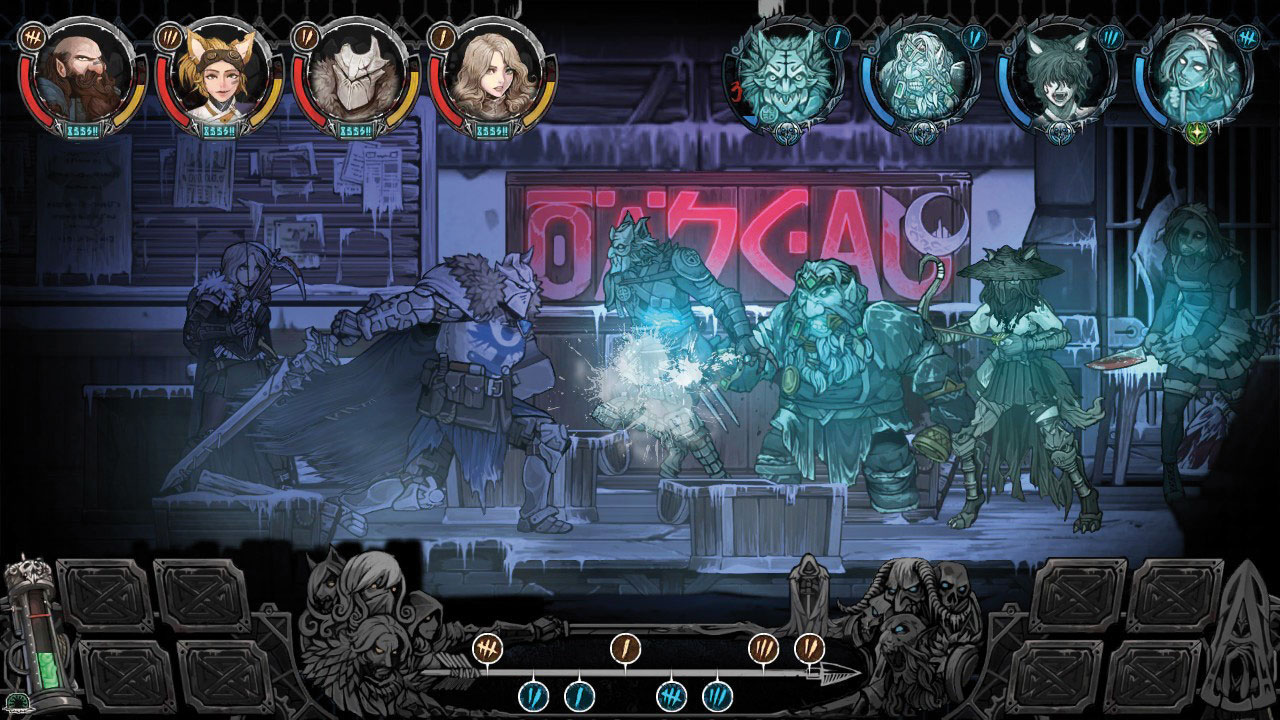Click the blue four-tally turn marker
The height and width of the screenshot is (720, 1280).
pos(671,694)
